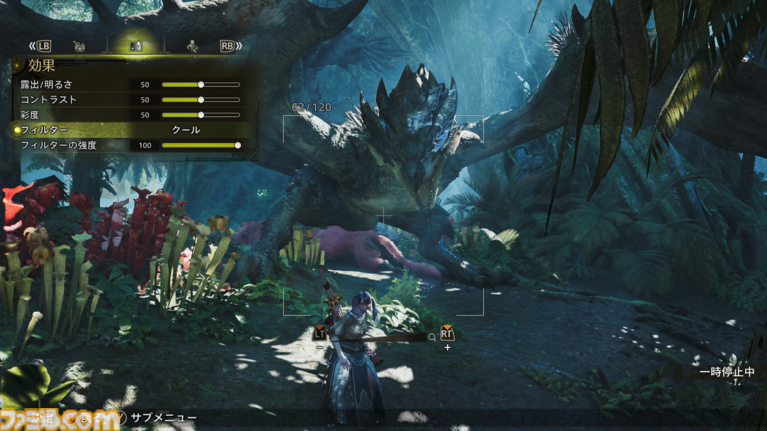This screenshot has height=431, width=767.
Task: Open the character pose tab
Action: (192, 46)
